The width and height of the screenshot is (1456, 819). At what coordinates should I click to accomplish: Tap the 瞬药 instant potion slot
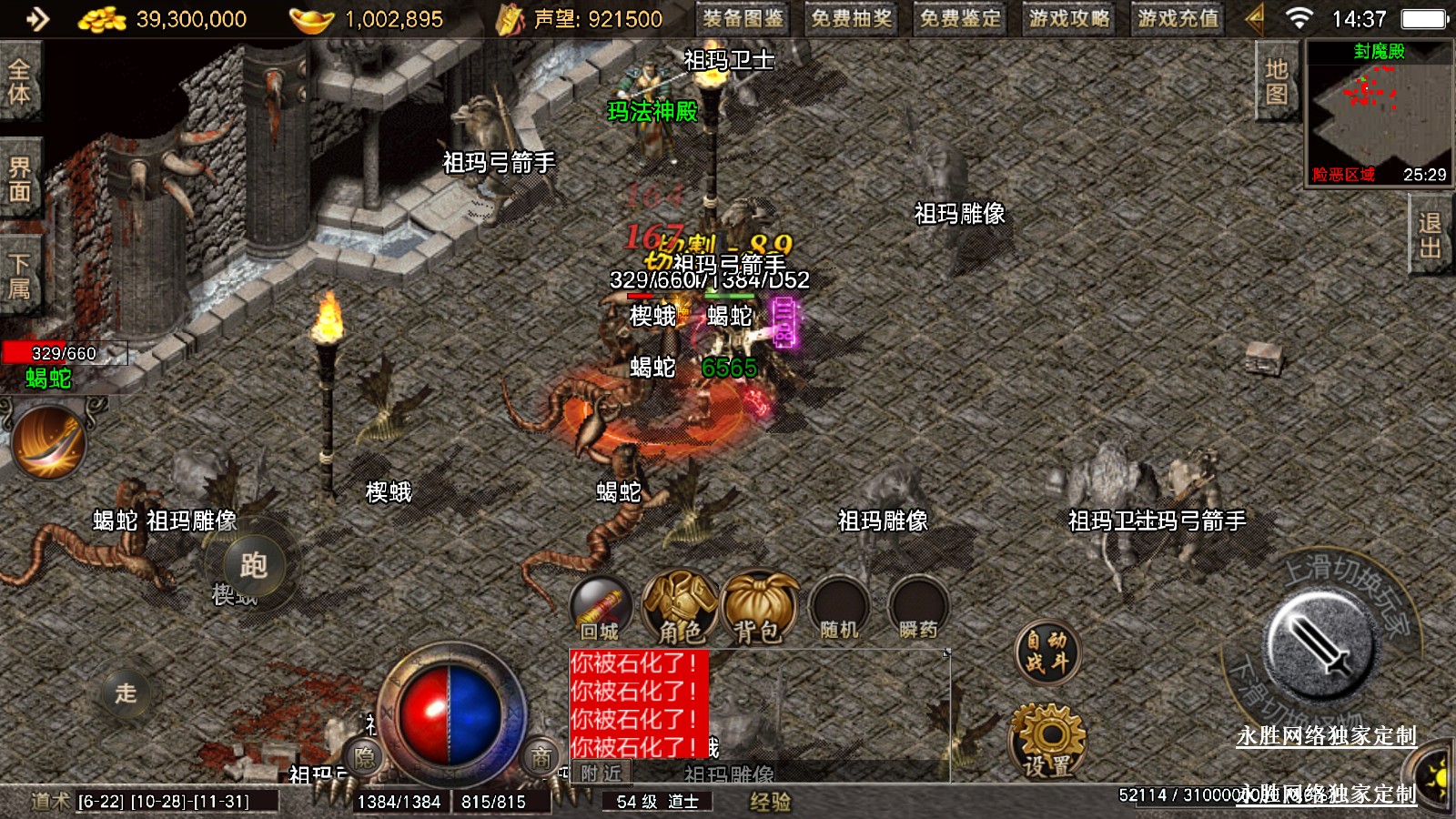(x=918, y=608)
